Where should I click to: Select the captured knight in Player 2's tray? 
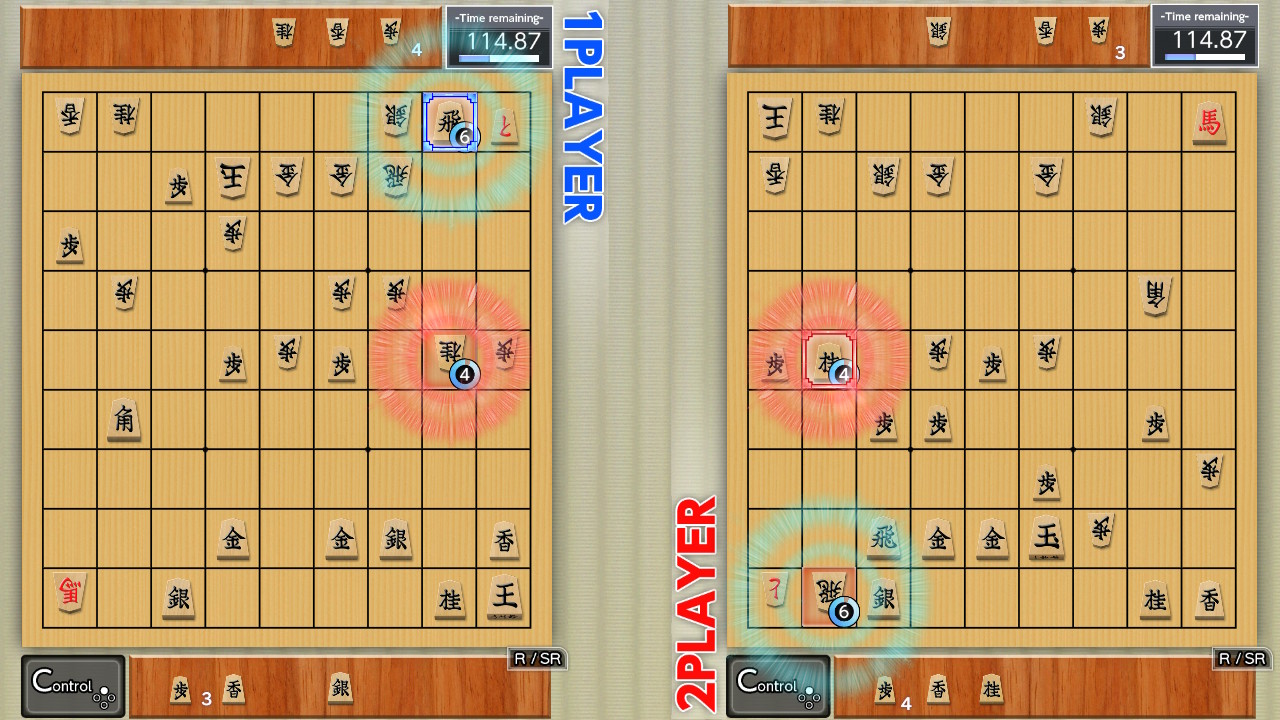pyautogui.click(x=992, y=689)
